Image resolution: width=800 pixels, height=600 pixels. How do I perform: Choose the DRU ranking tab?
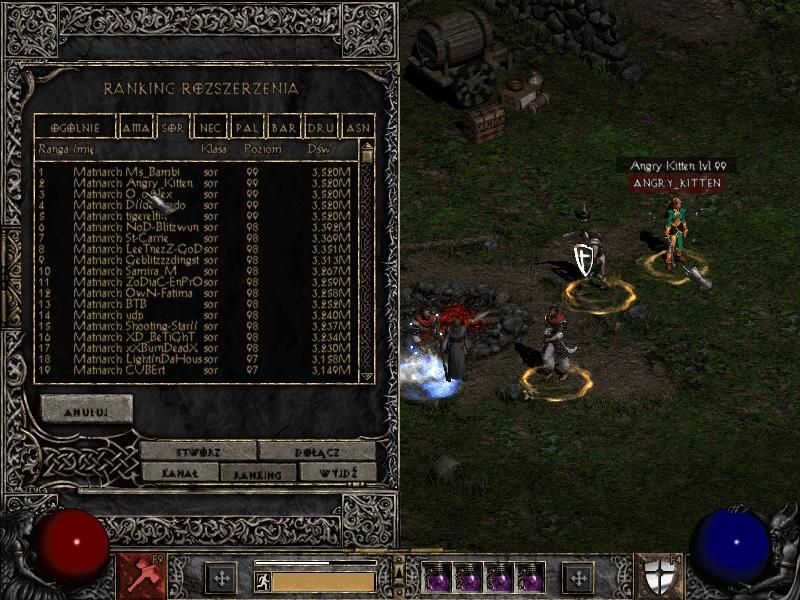321,128
